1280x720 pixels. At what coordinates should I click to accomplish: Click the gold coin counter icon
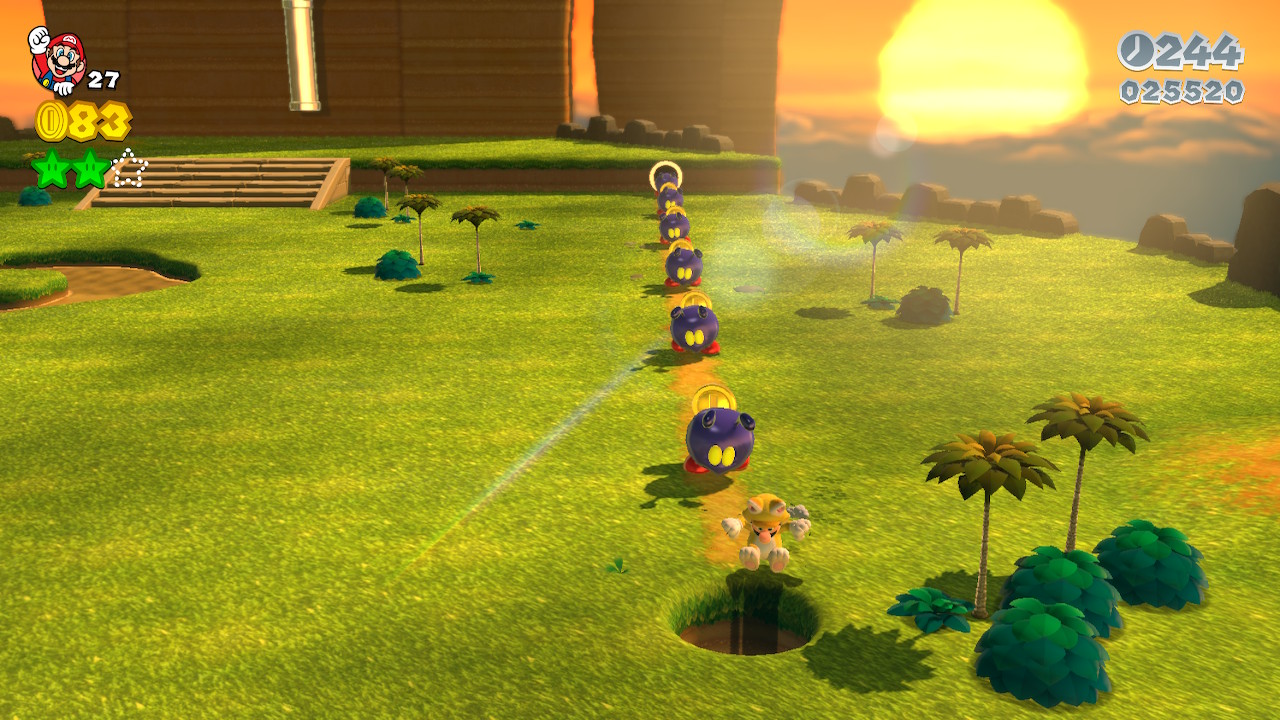51,121
